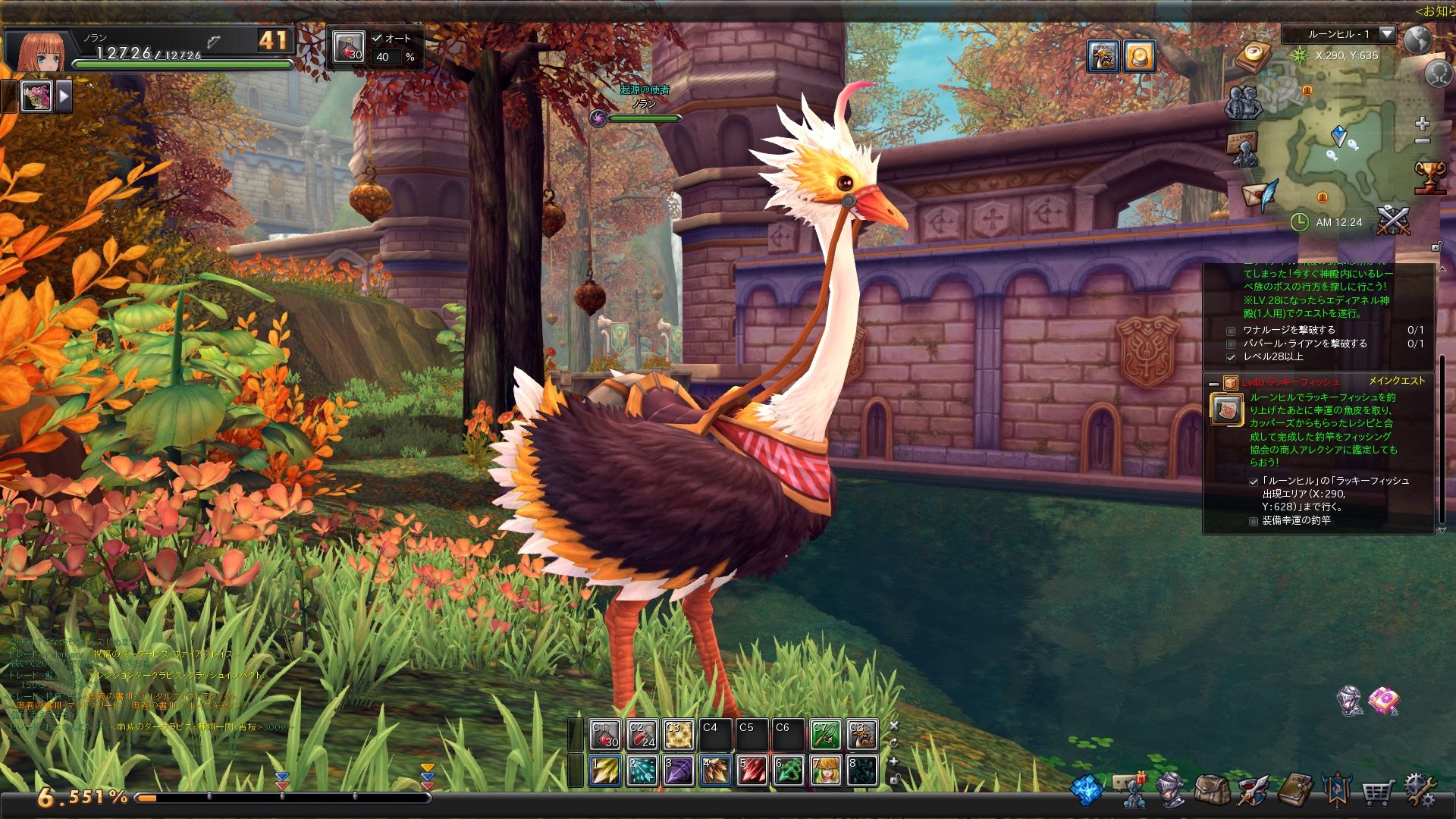Viewport: 1456px width, 819px height.
Task: Zoom out the minimap with minus button
Action: point(1422,141)
